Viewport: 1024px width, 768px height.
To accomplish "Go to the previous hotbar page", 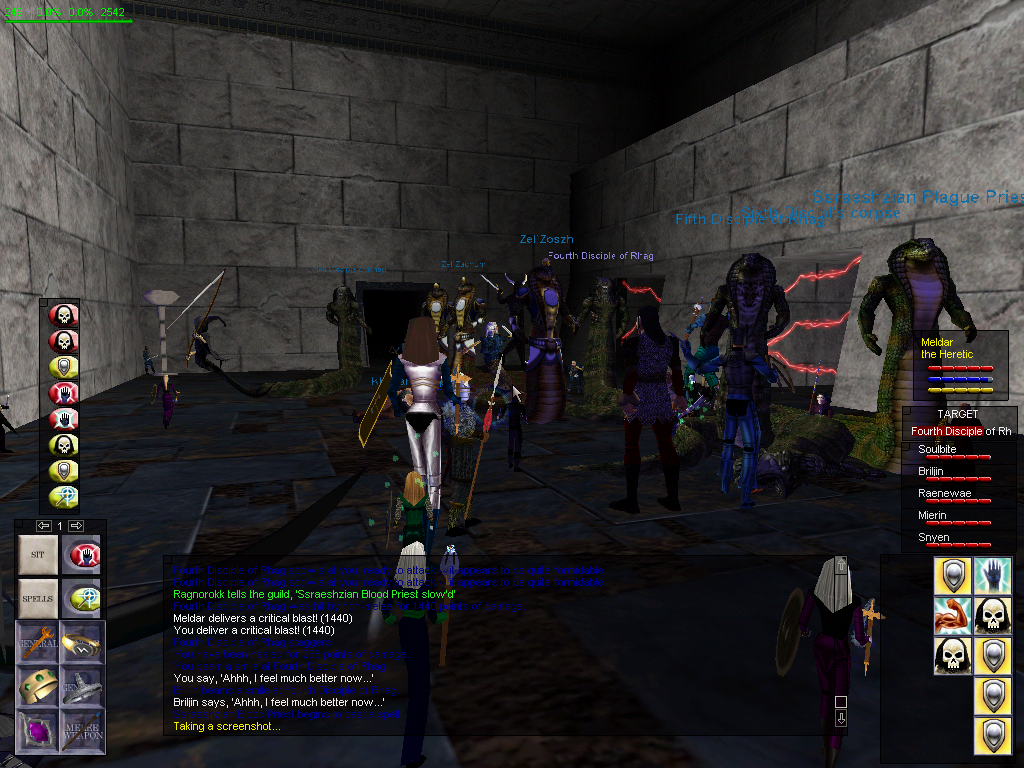I will [44, 526].
